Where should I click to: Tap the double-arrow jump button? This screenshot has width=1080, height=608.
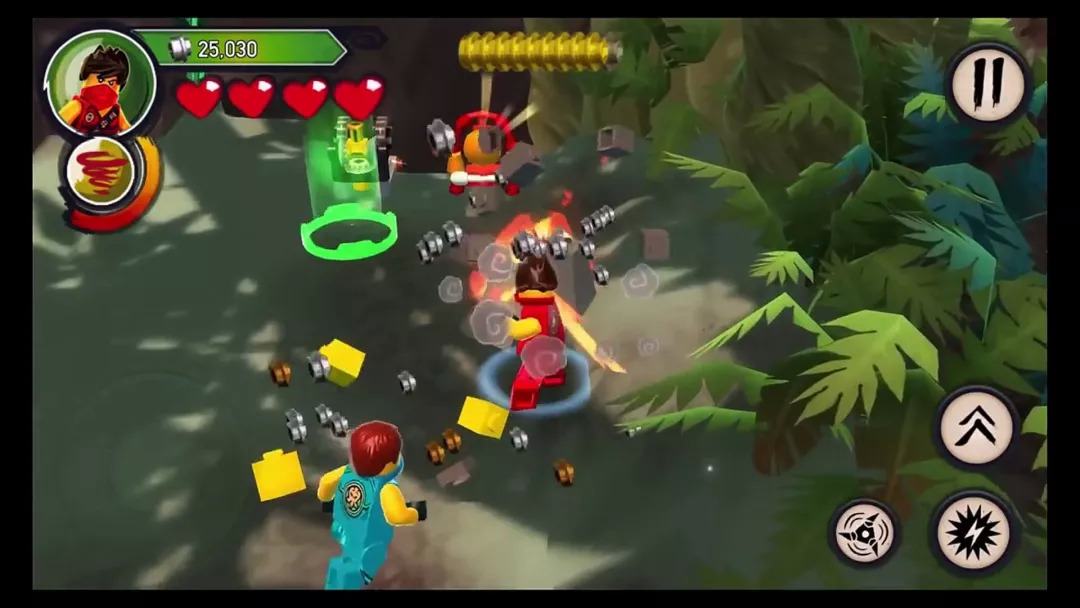(976, 428)
